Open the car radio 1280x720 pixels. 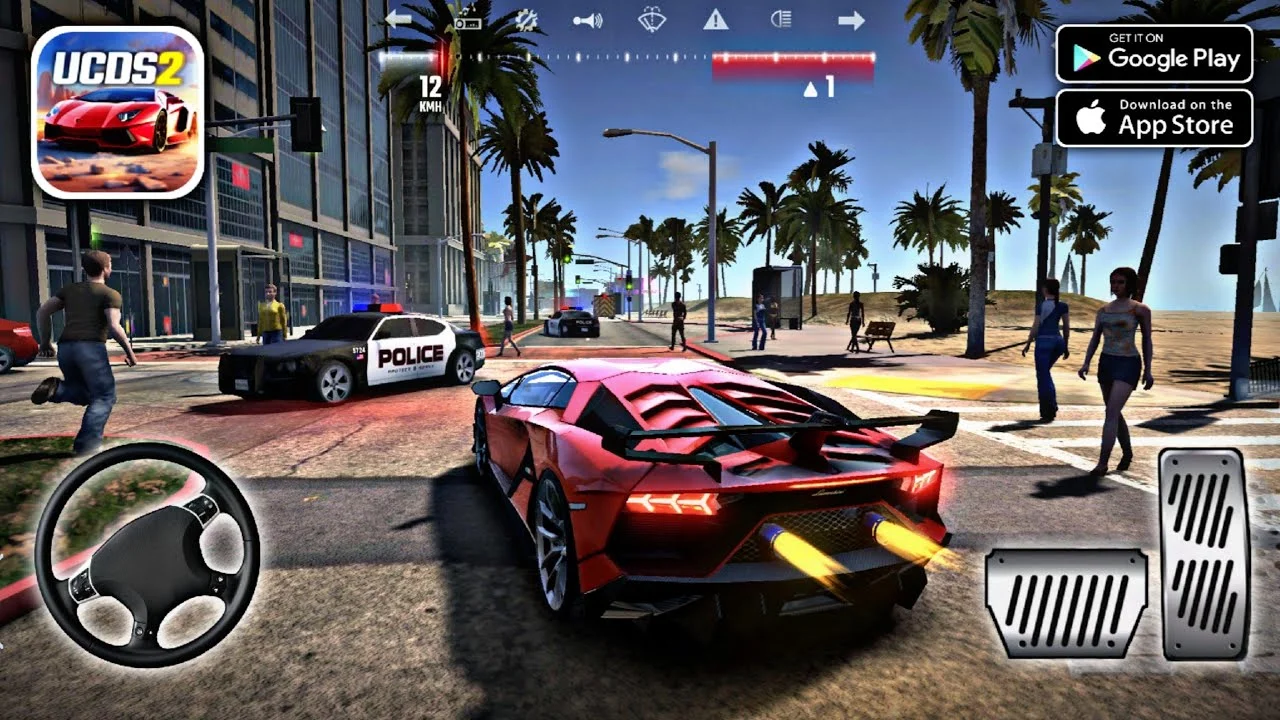[x=467, y=19]
